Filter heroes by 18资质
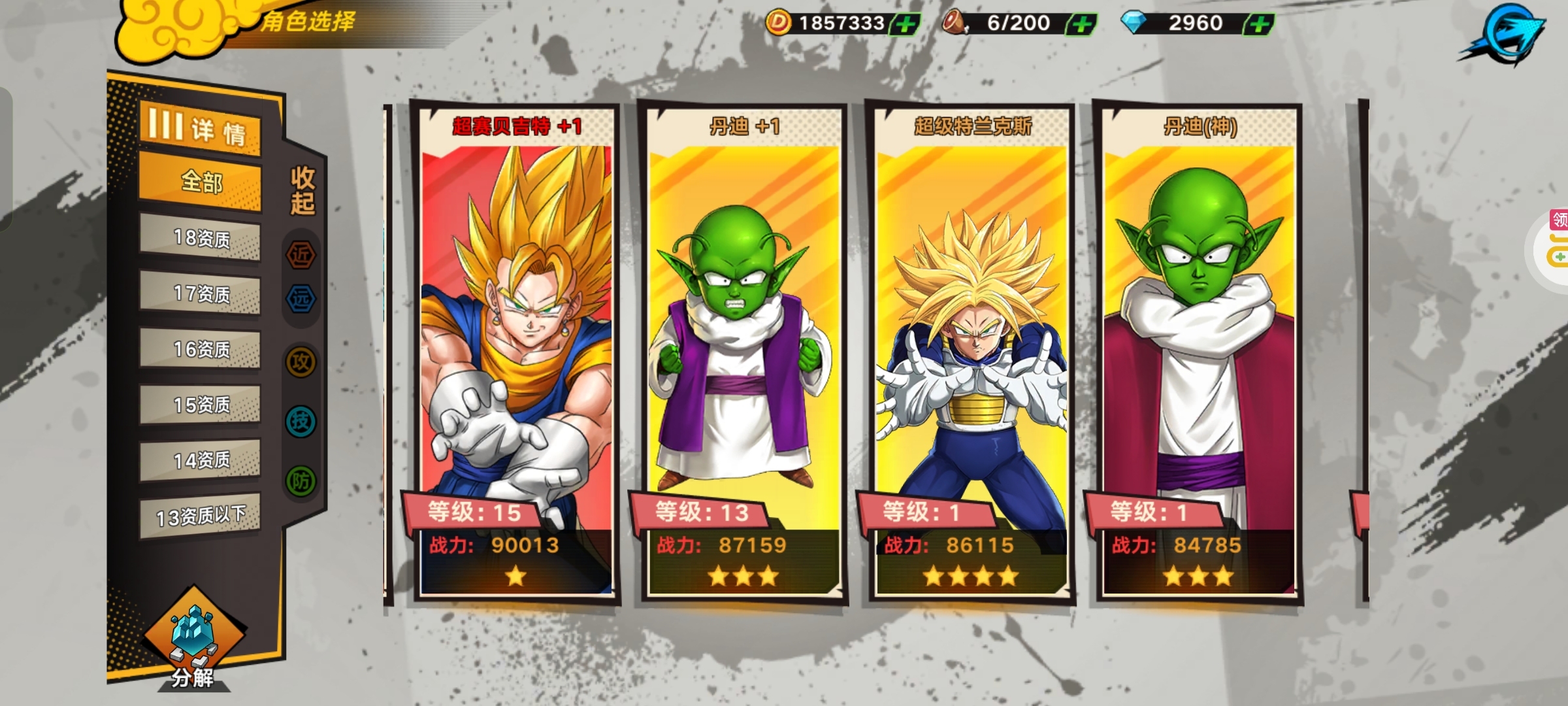1568x706 pixels. tap(200, 238)
